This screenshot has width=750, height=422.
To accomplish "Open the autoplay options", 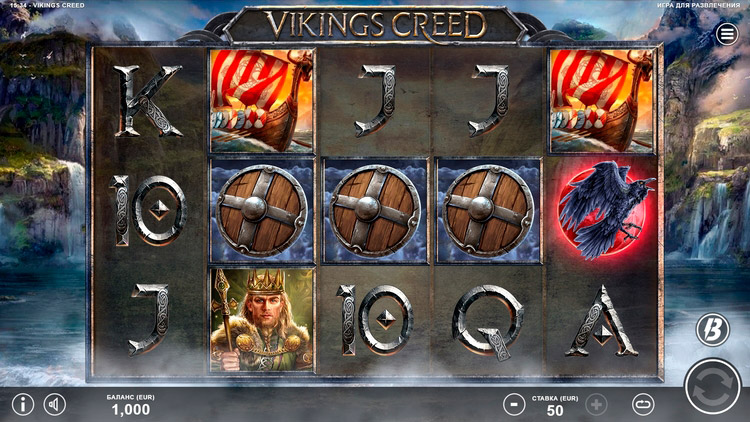I will coord(643,405).
